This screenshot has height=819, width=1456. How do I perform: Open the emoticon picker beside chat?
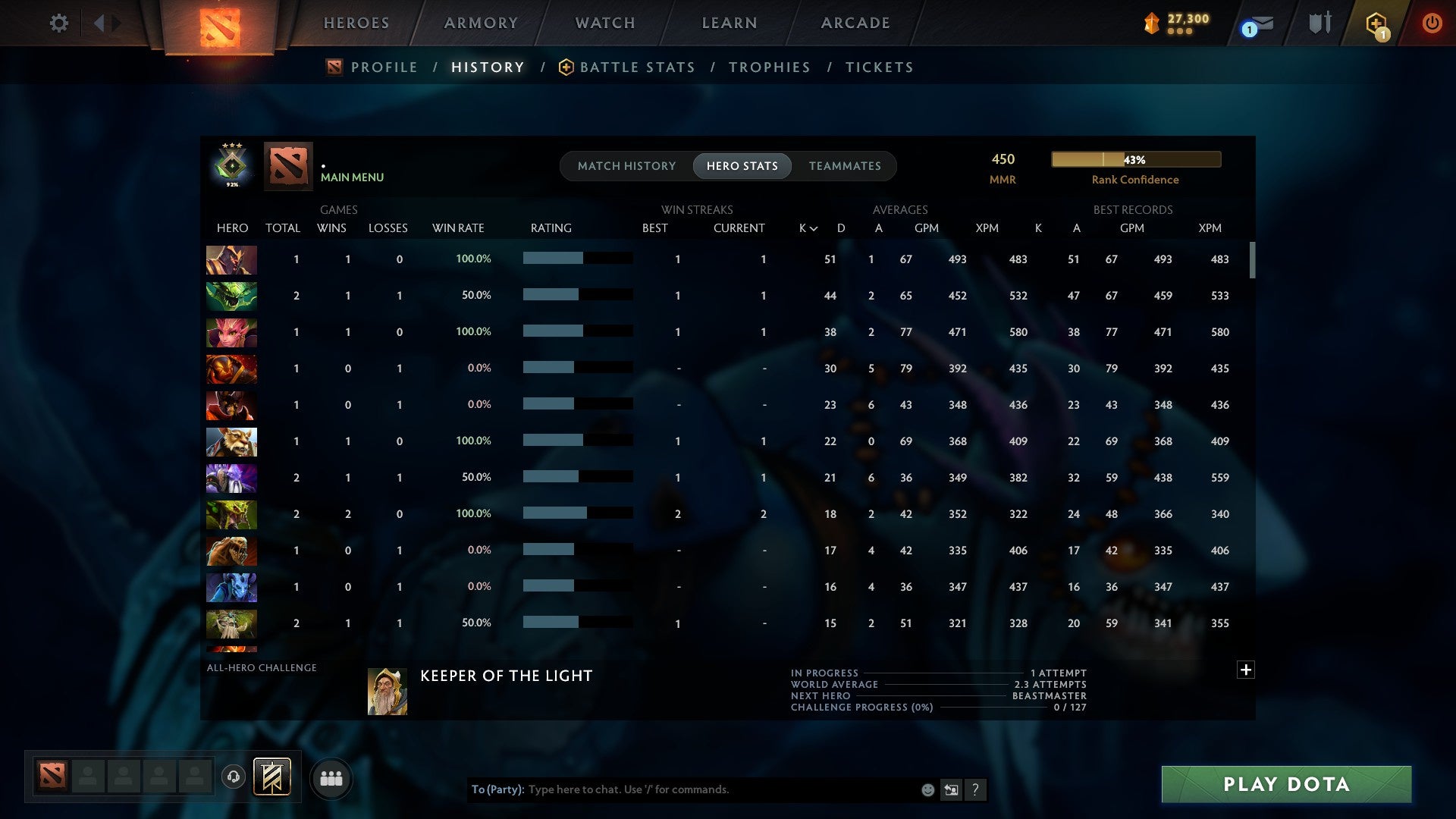[x=927, y=789]
